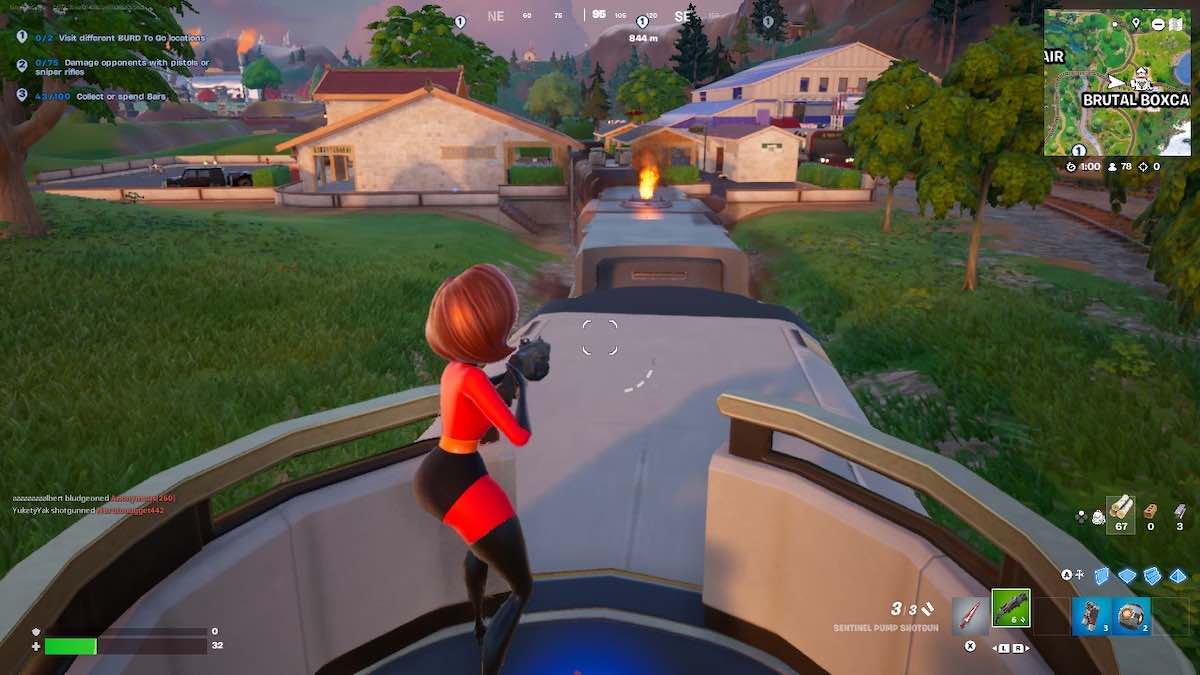The width and height of the screenshot is (1200, 675).
Task: Choose the blue round item slot showing 2
Action: pyautogui.click(x=1132, y=615)
